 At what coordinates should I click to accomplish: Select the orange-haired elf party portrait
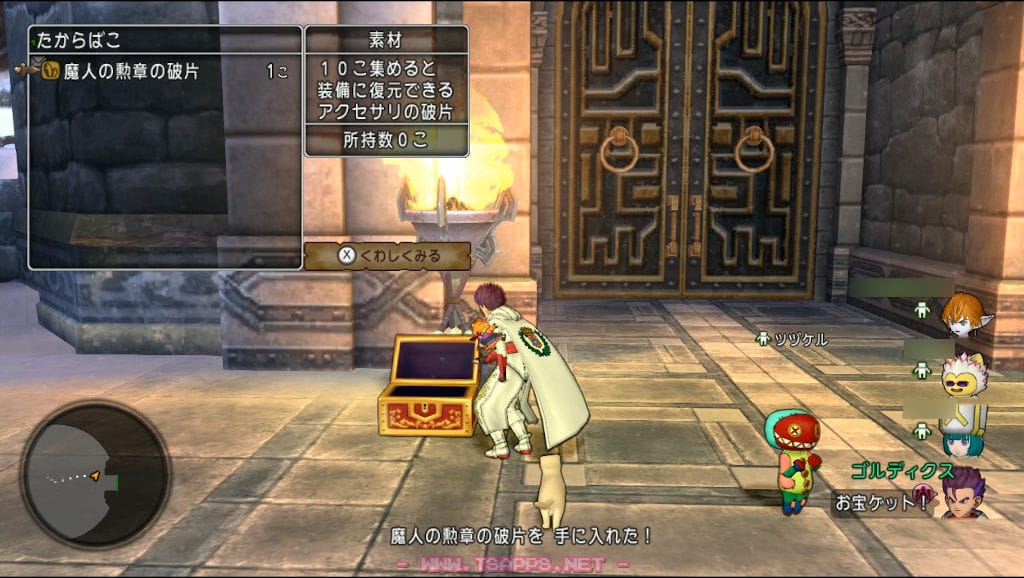962,313
